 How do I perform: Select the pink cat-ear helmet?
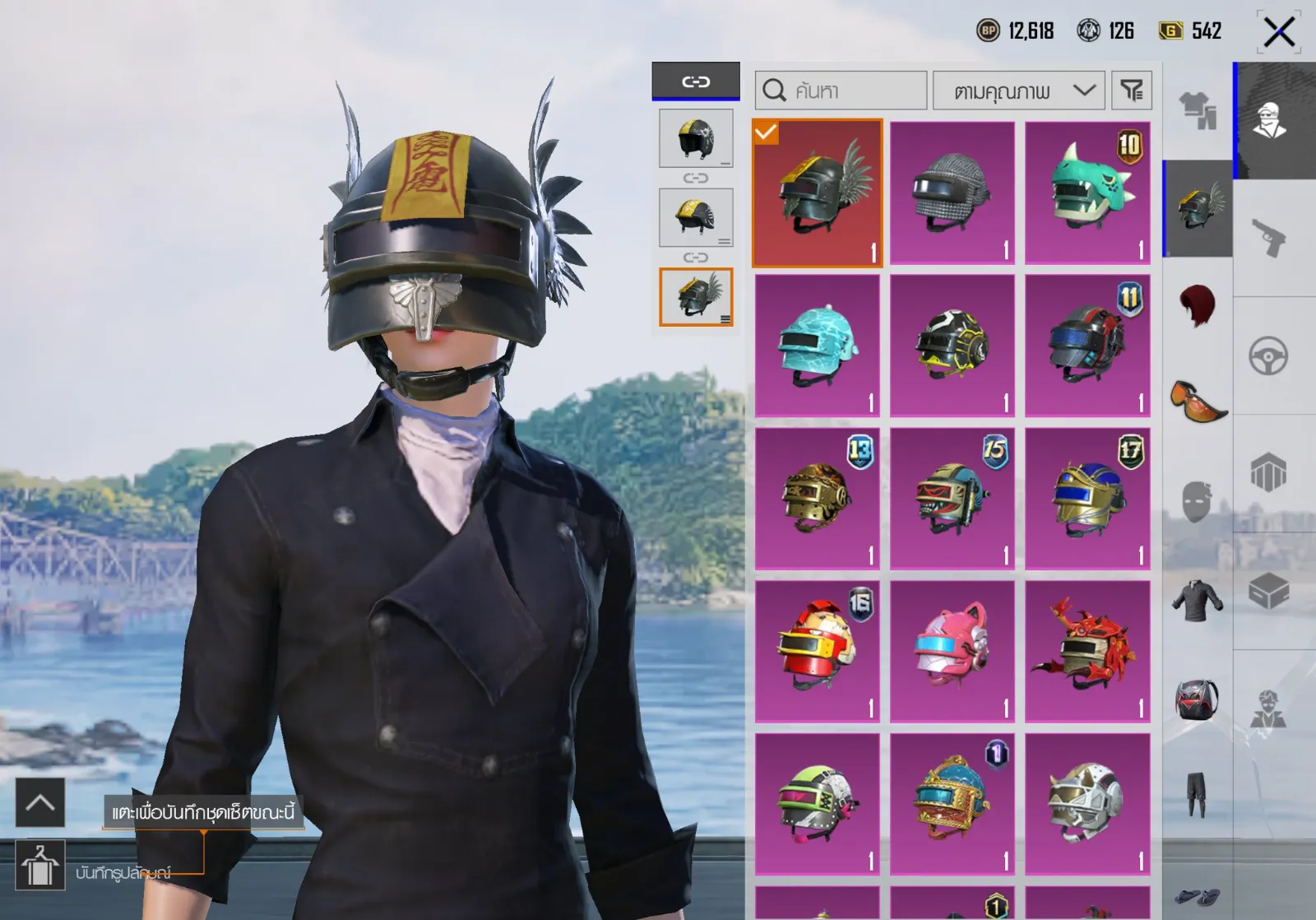pyautogui.click(x=952, y=652)
